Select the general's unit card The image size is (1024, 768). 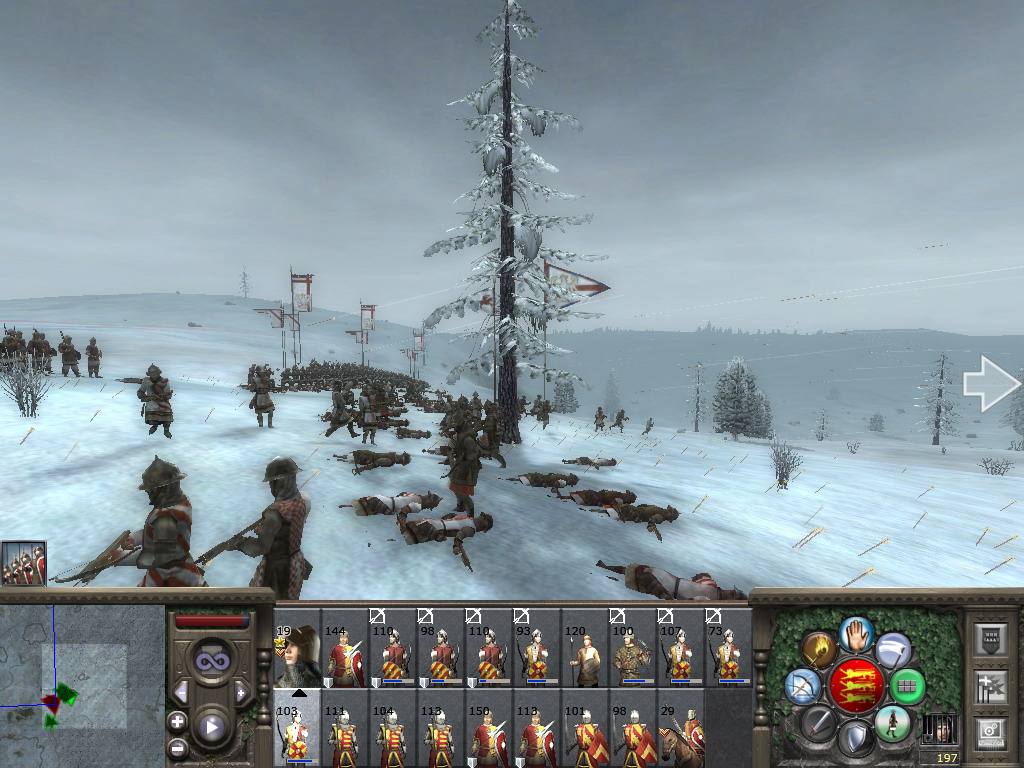pos(297,656)
